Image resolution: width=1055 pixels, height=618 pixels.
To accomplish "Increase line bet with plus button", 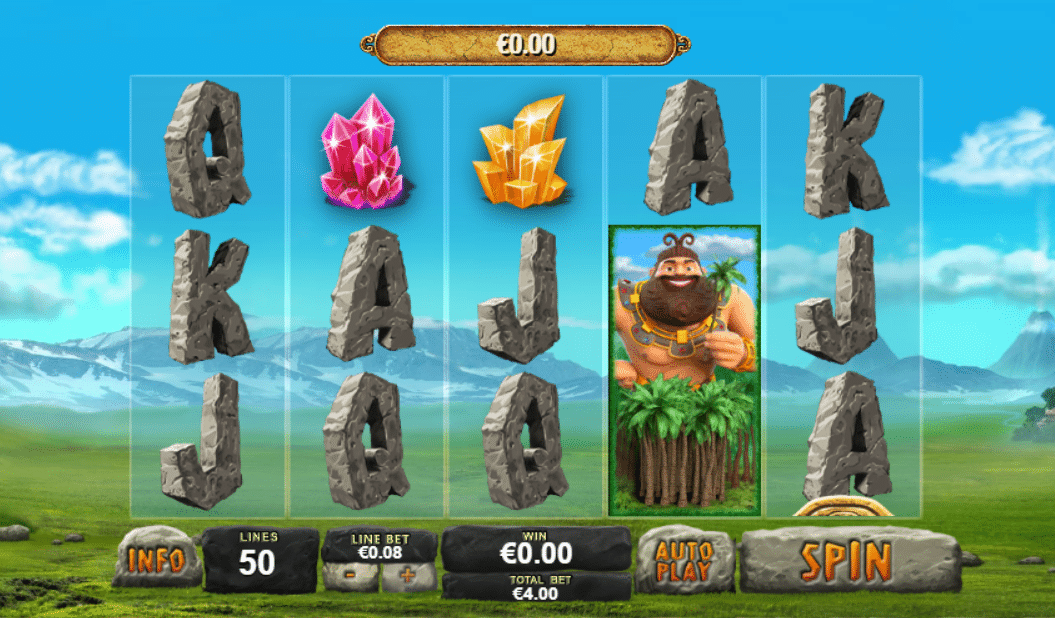I will click(x=408, y=577).
